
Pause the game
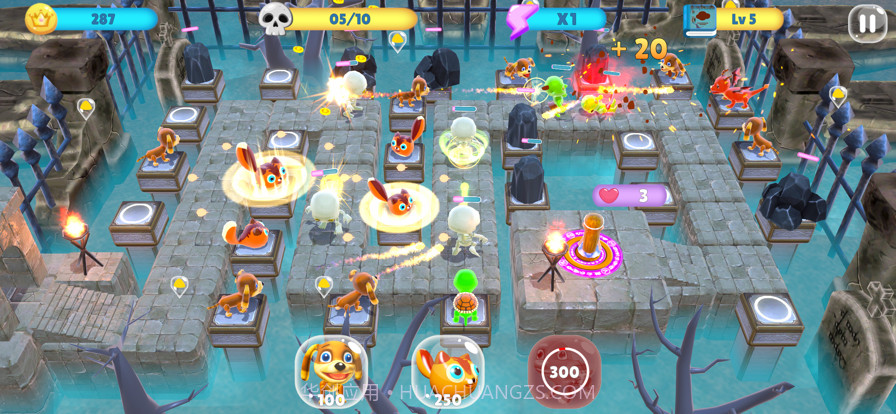coord(865,22)
